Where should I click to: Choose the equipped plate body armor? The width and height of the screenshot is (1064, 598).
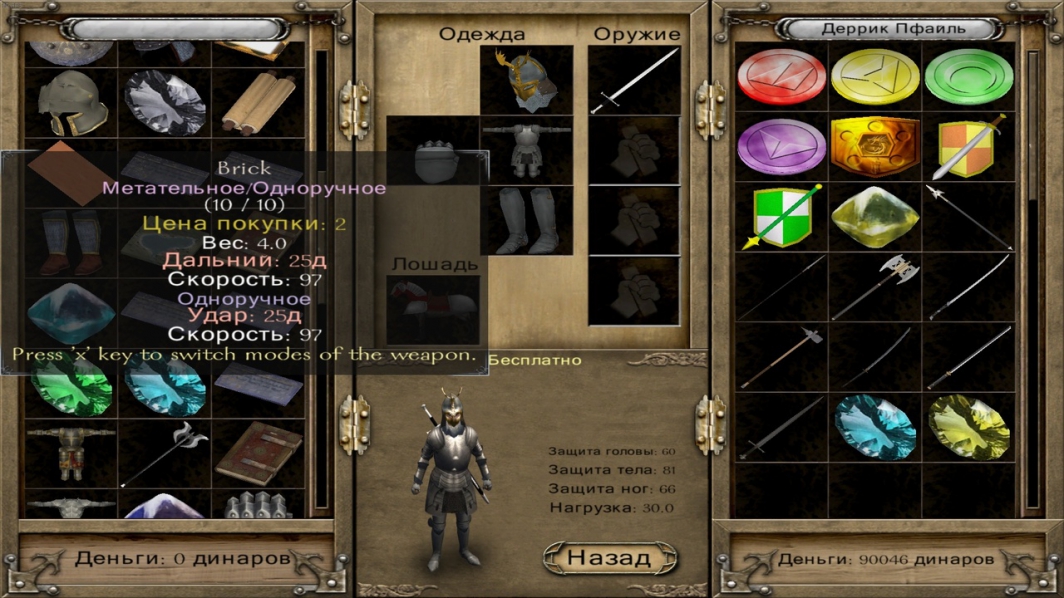[527, 150]
